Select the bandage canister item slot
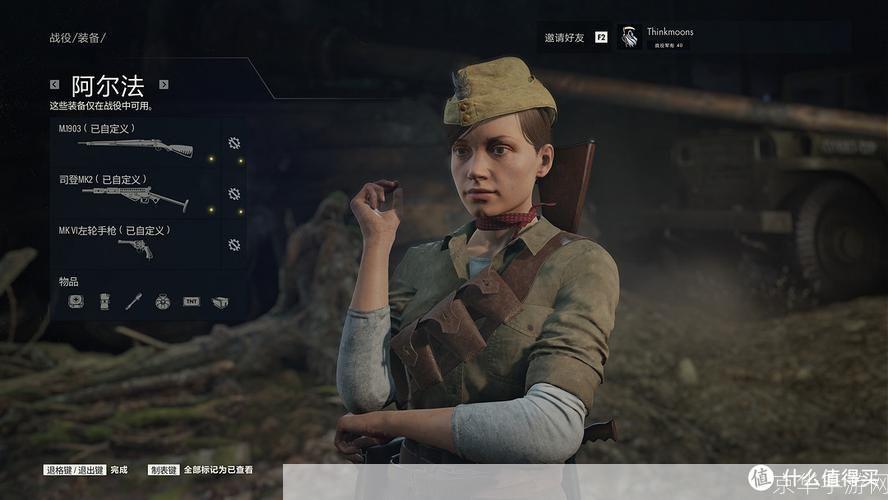The height and width of the screenshot is (500, 888). 104,301
